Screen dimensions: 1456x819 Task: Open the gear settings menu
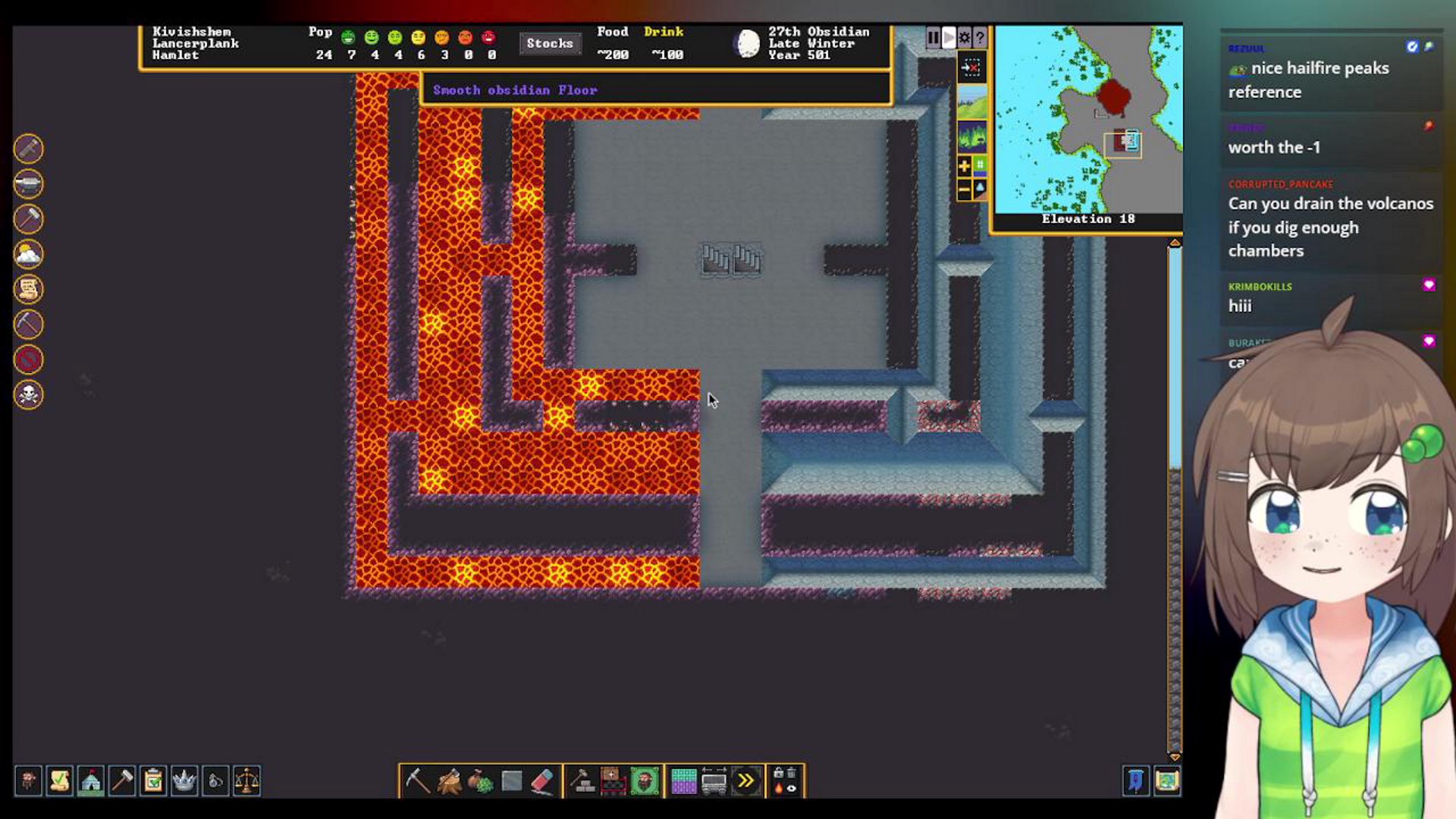coord(964,37)
